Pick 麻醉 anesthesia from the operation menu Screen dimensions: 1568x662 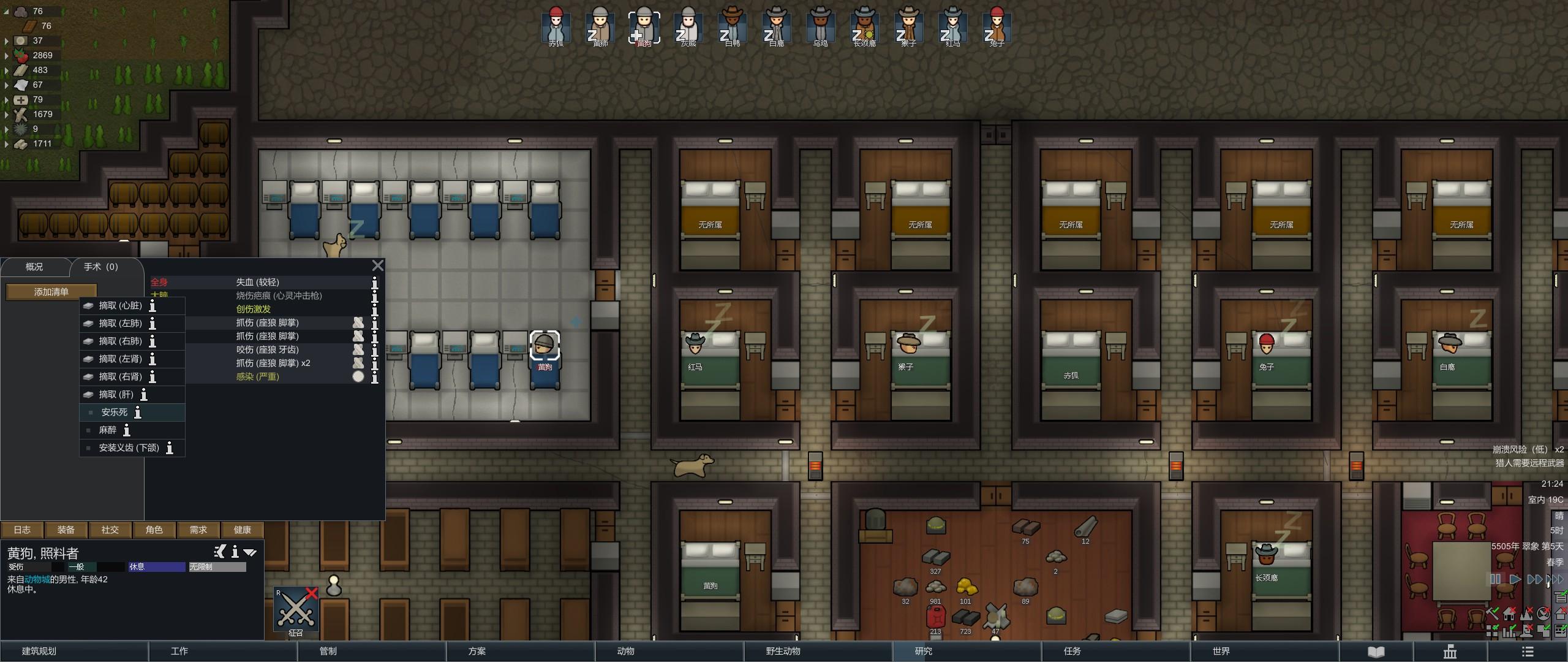(x=108, y=430)
